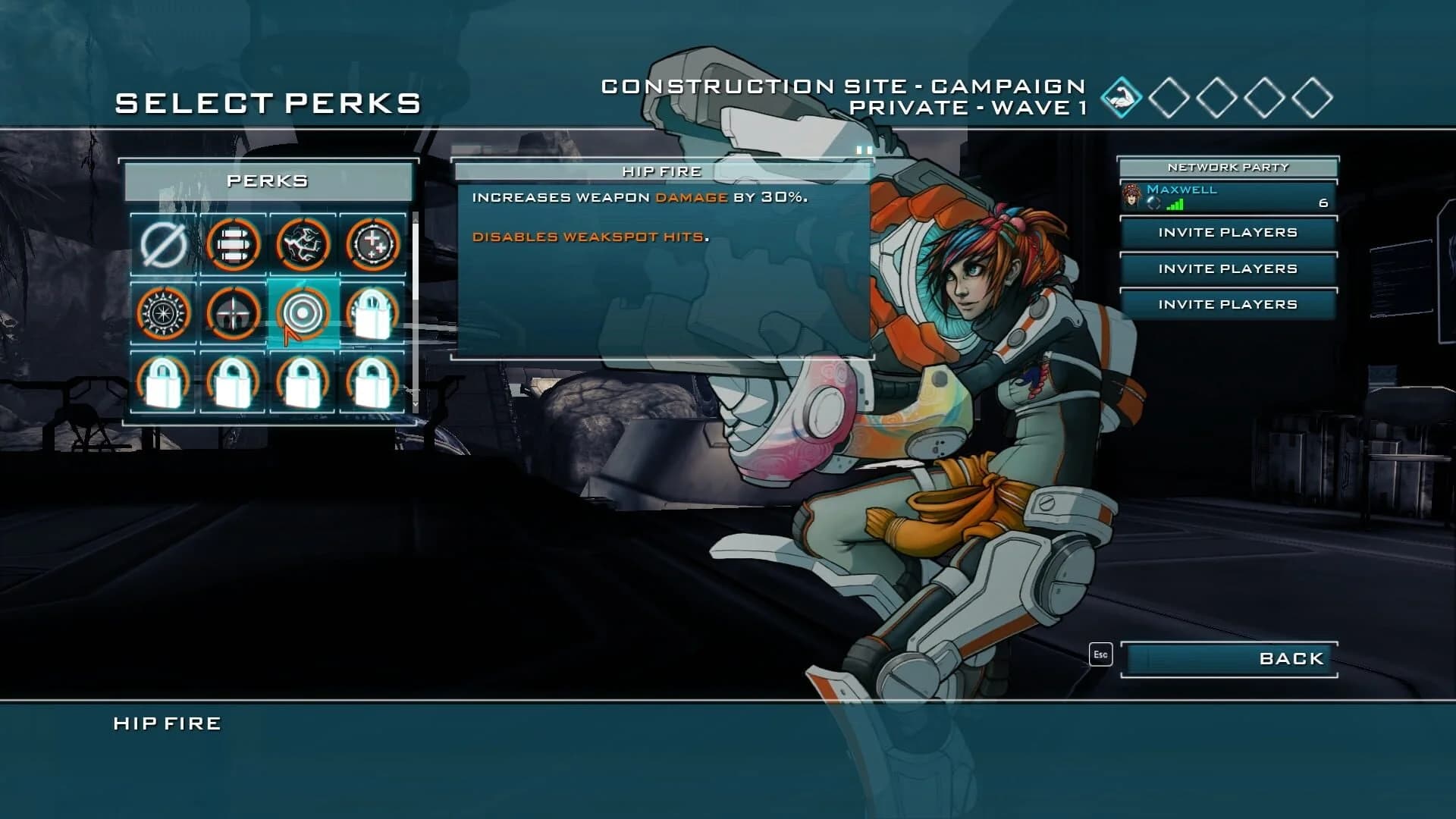This screenshot has height=819, width=1456.
Task: Click the bottom-right locked perk slot
Action: tap(372, 383)
